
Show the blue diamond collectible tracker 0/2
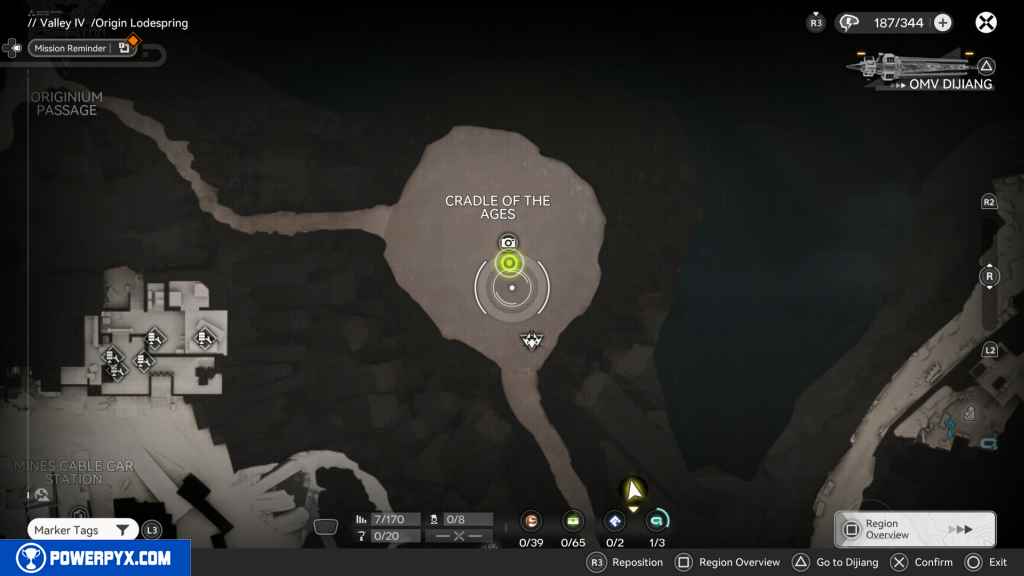click(x=615, y=521)
